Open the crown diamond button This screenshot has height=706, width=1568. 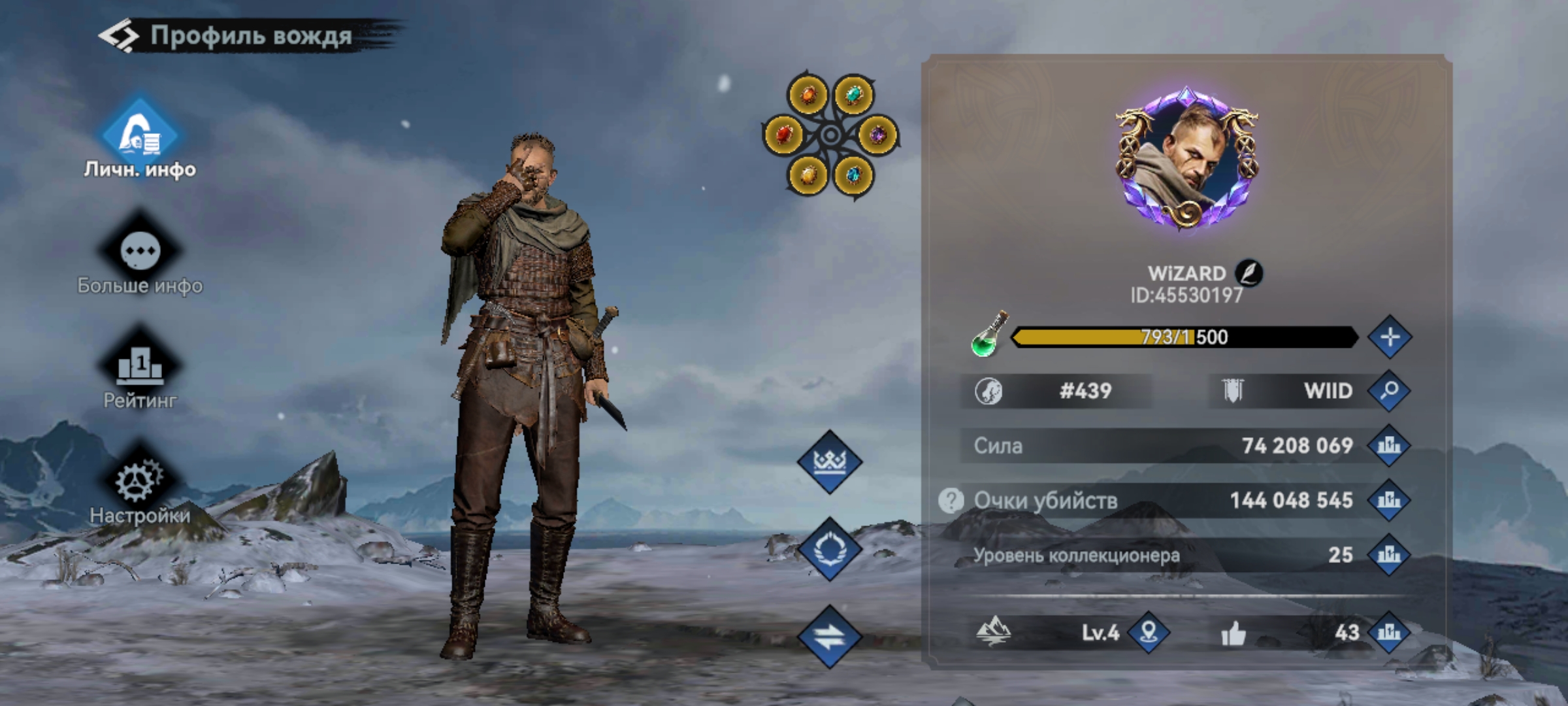830,462
